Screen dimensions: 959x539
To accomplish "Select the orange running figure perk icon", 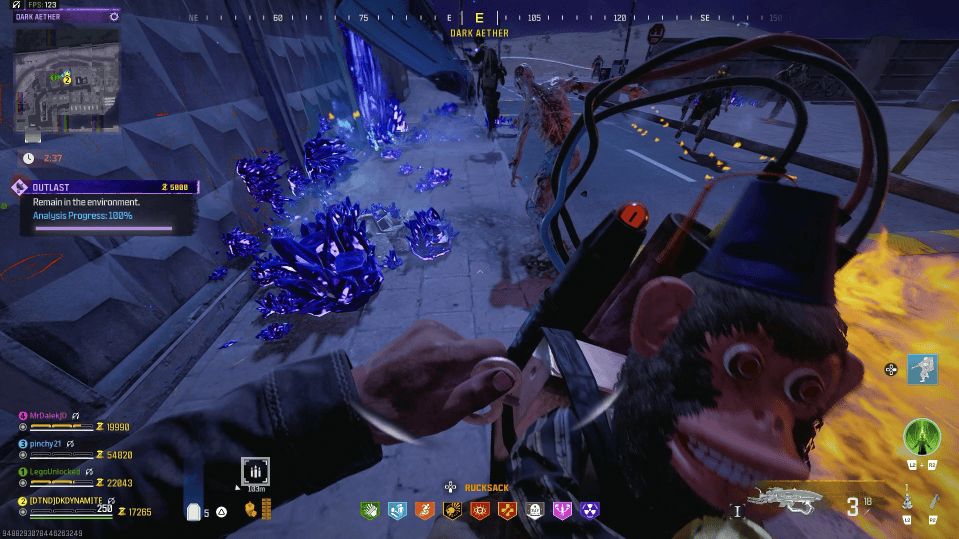I will point(424,510).
